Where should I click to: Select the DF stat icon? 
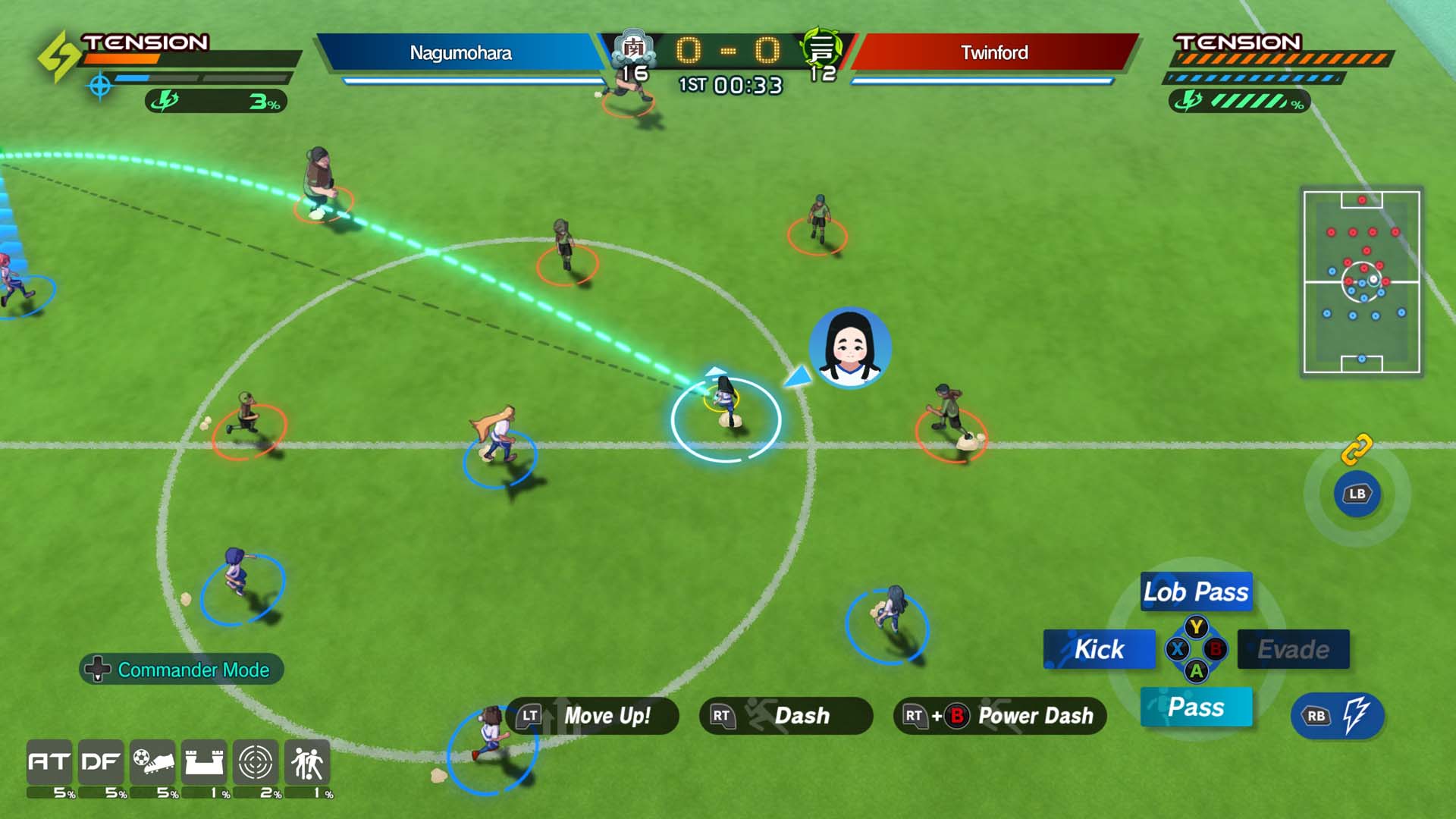pyautogui.click(x=102, y=763)
